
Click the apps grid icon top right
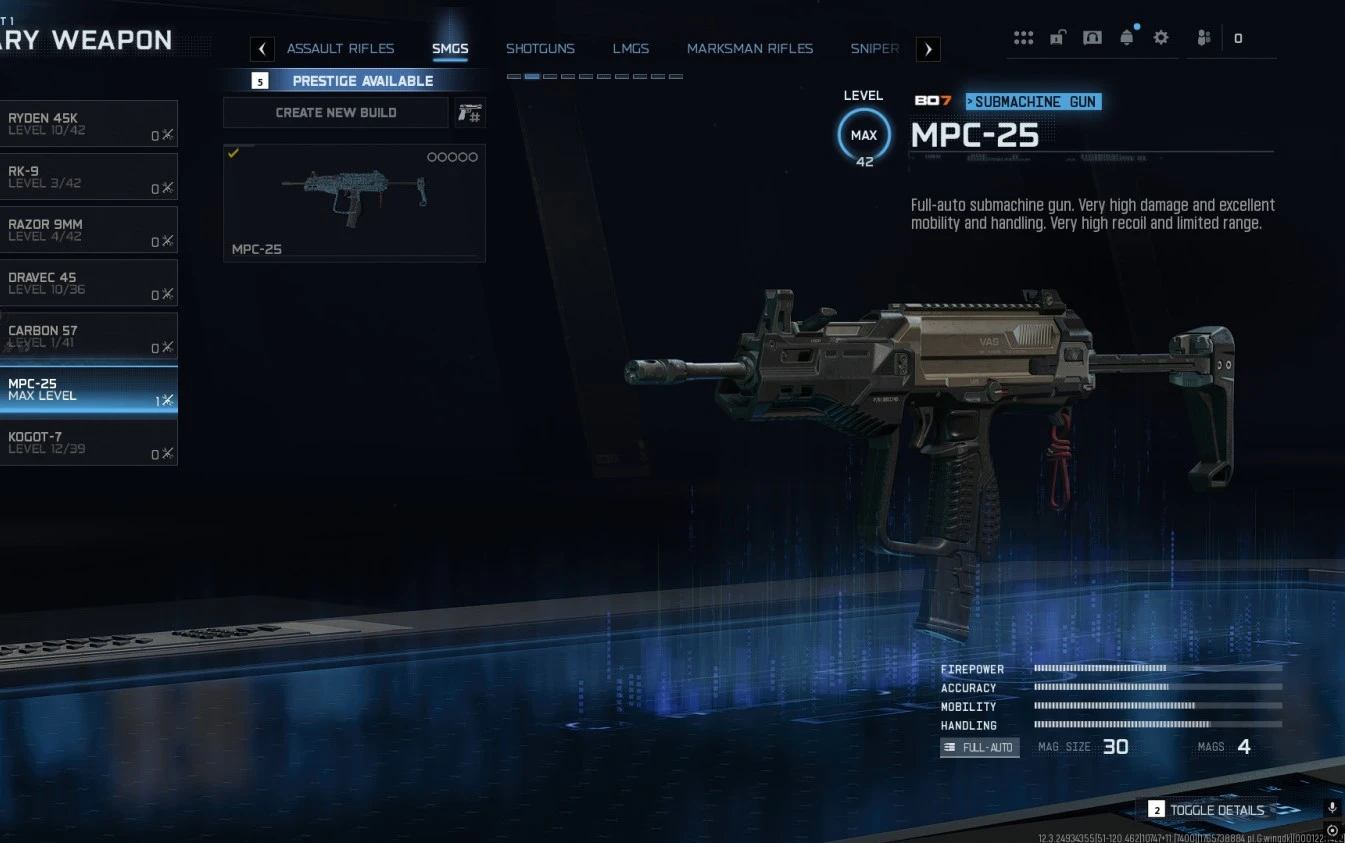(x=1023, y=37)
